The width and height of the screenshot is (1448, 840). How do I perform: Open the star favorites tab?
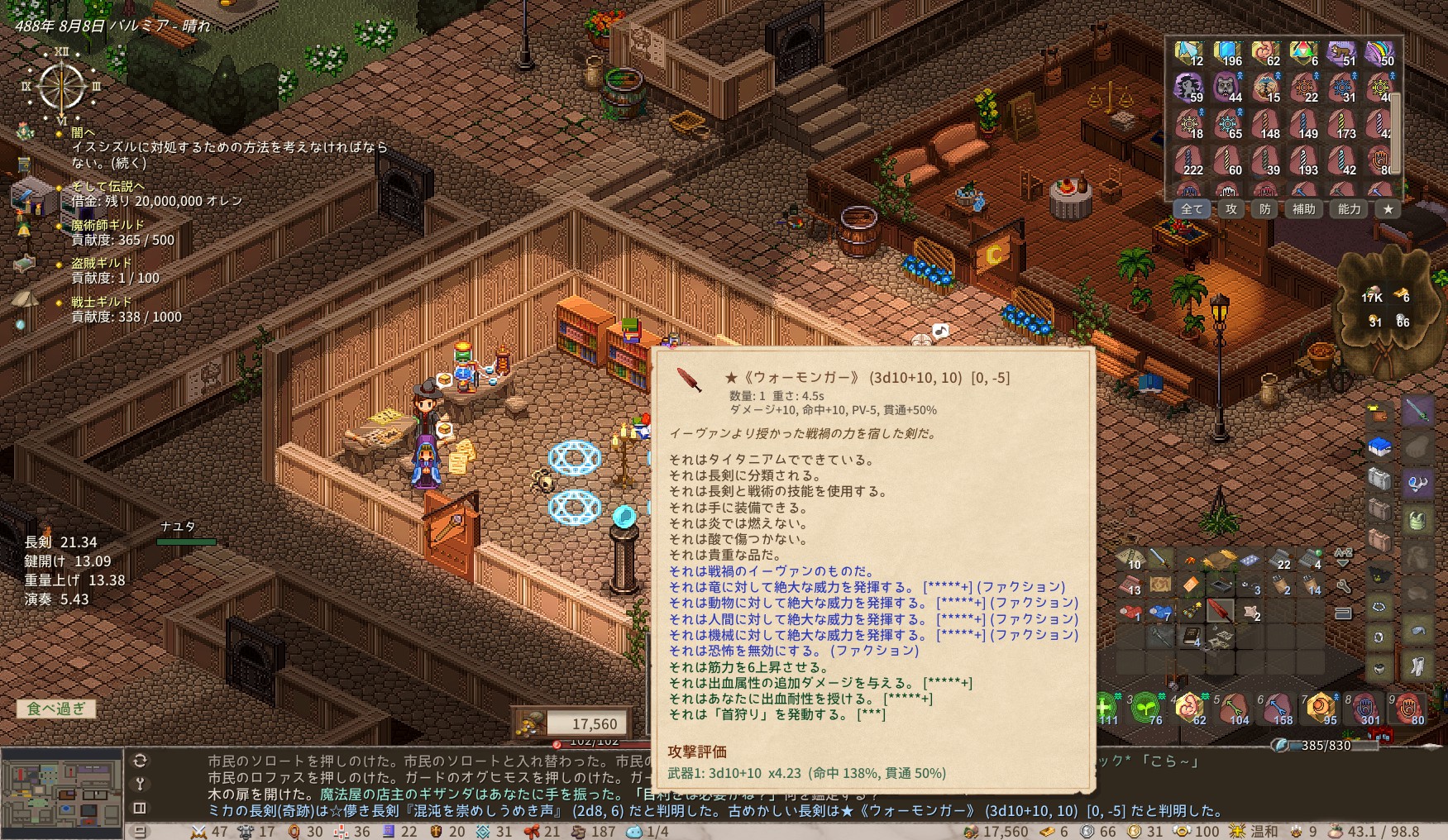pos(1388,209)
